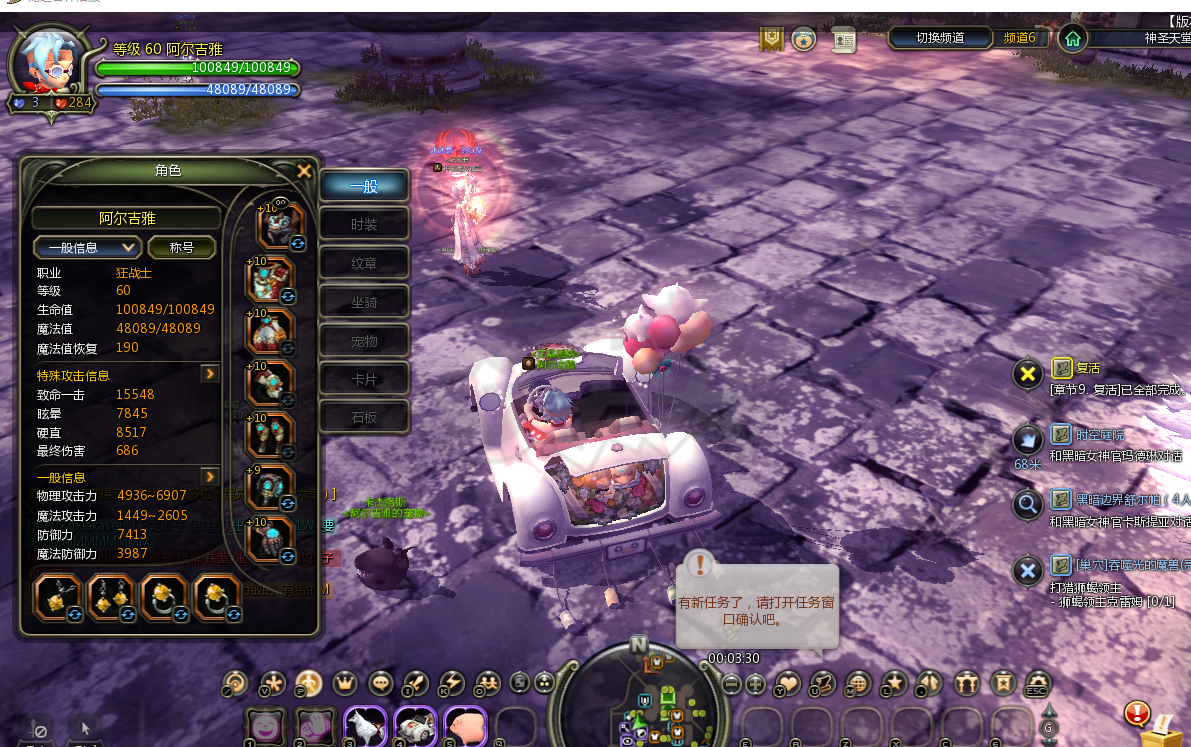Viewport: 1191px width, 747px height.
Task: Open the 一般信息 dropdown
Action: 87,247
